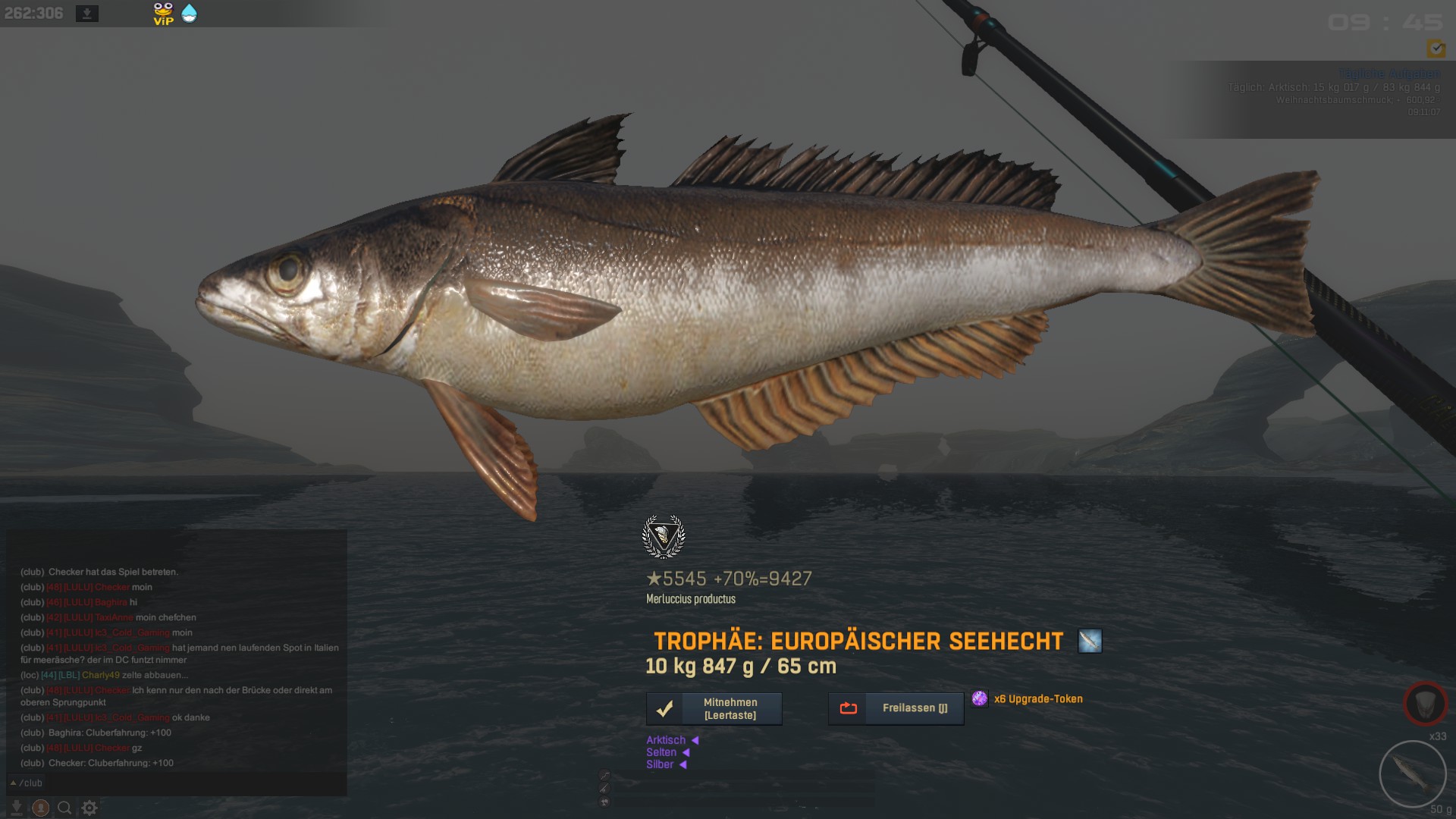This screenshot has height=819, width=1456.
Task: Select the red-ringed net slot
Action: pos(1425,703)
